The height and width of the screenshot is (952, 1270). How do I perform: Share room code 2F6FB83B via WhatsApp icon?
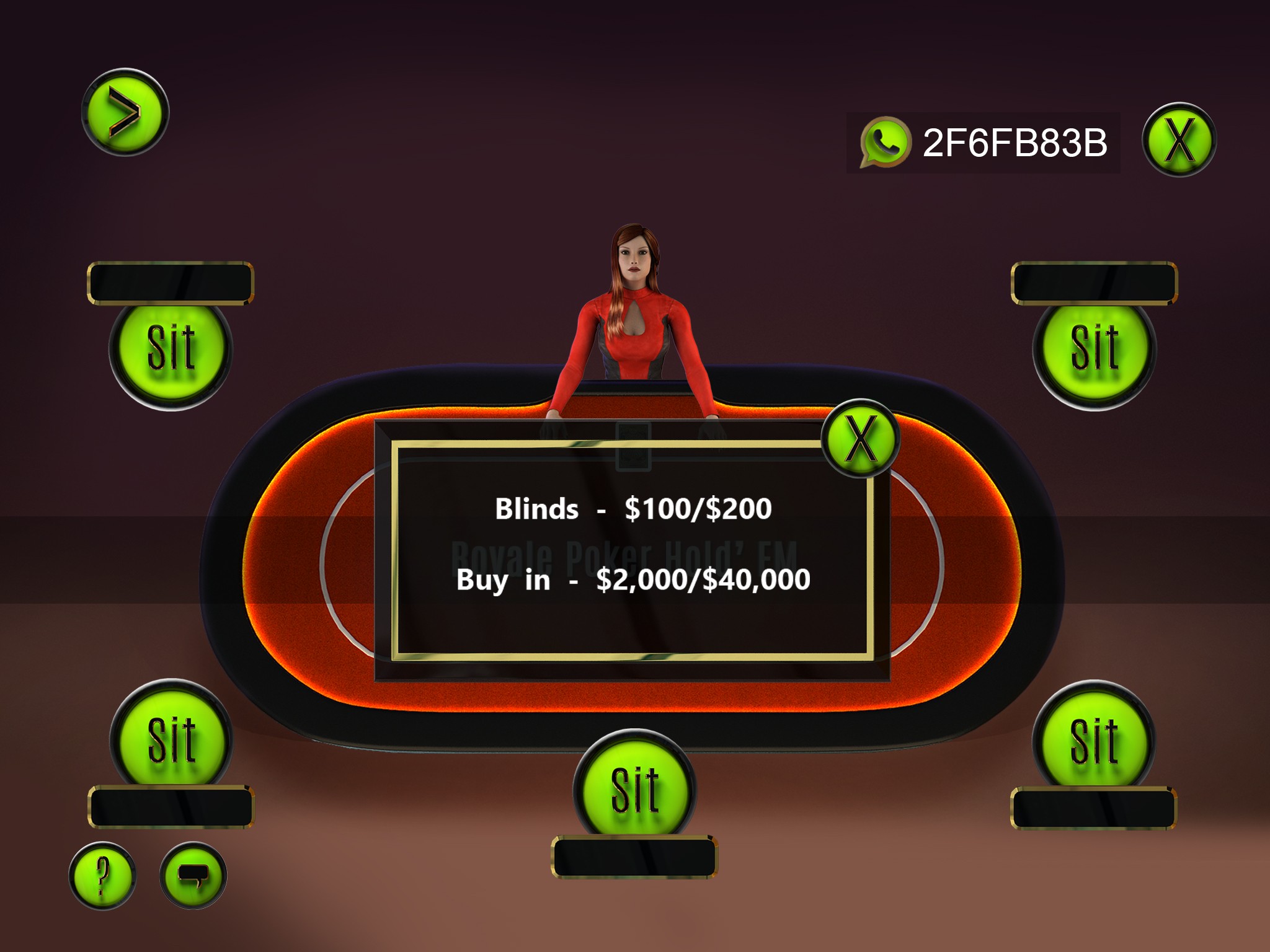[885, 142]
